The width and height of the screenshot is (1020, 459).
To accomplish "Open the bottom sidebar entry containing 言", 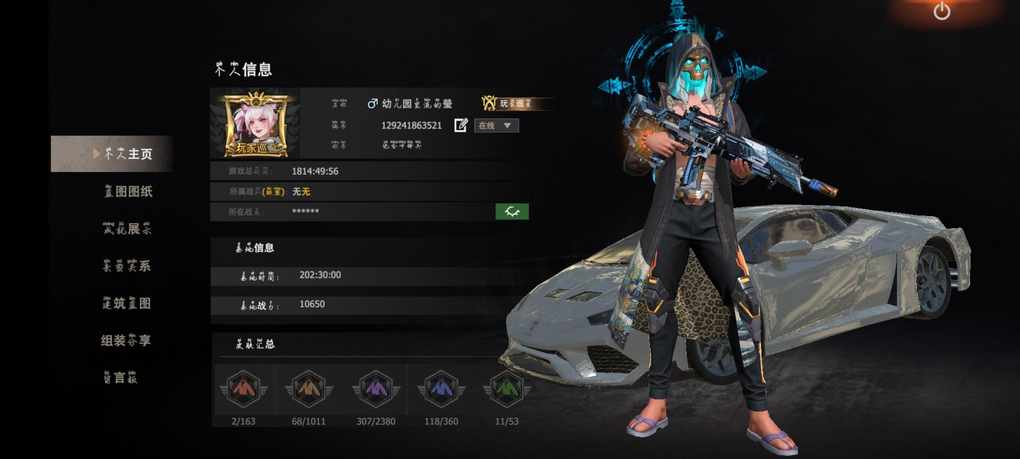I will (121, 377).
